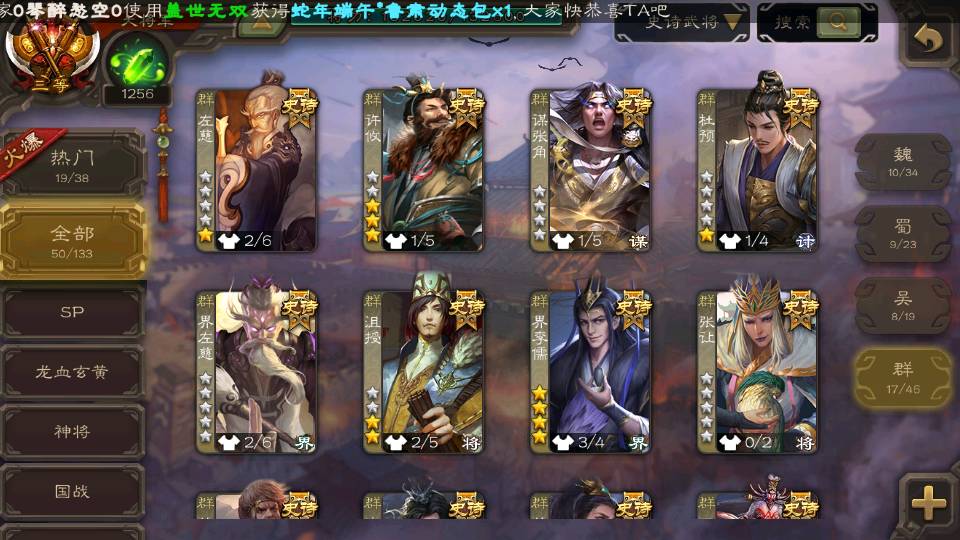Open the SP category tab

[x=72, y=312]
